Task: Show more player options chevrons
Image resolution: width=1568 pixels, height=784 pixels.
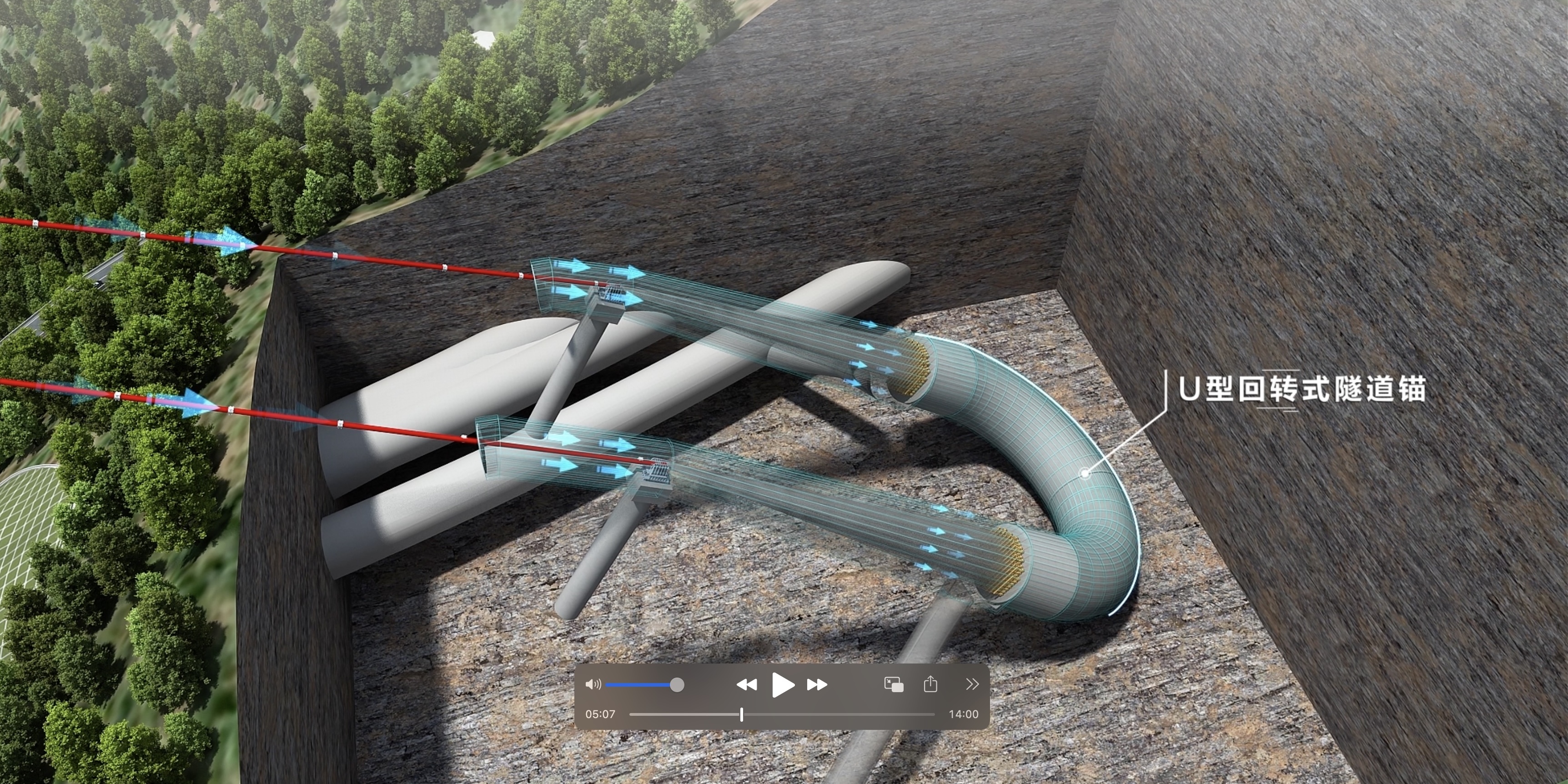Action: pos(972,685)
